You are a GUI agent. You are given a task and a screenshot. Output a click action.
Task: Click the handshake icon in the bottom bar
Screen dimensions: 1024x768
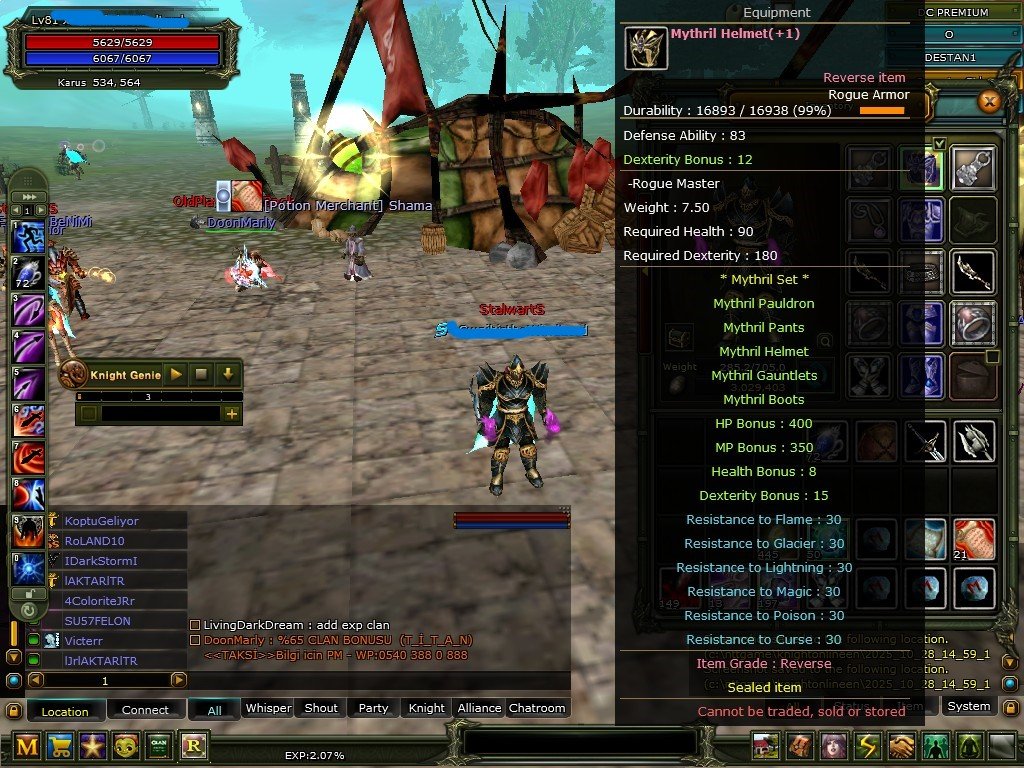coord(904,746)
